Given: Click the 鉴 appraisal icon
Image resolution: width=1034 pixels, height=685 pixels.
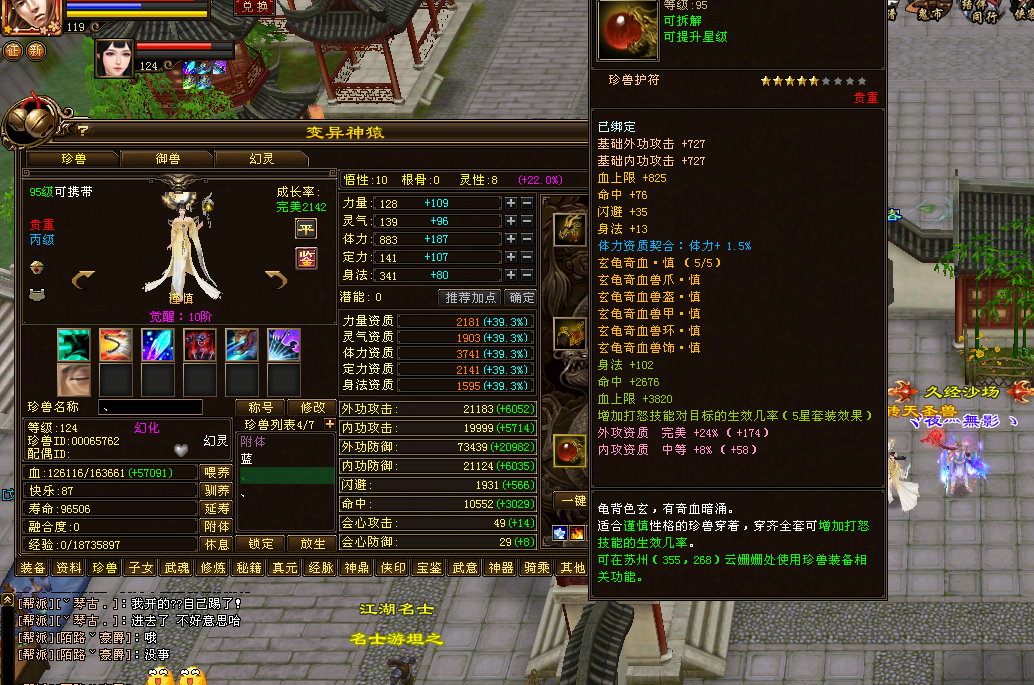Looking at the screenshot, I should (x=306, y=259).
